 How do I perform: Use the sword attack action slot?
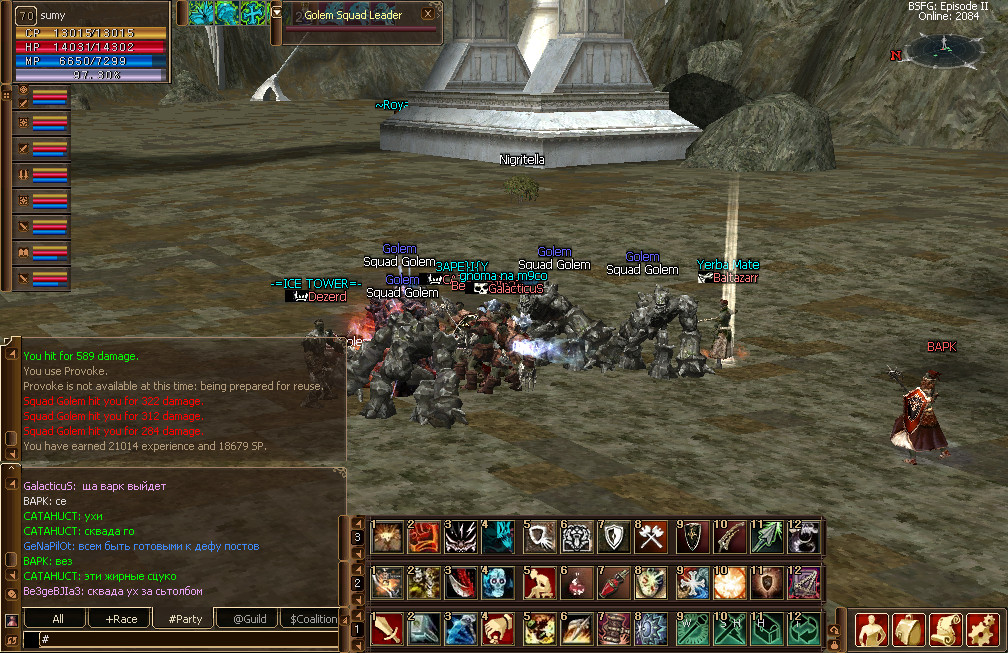tap(387, 628)
